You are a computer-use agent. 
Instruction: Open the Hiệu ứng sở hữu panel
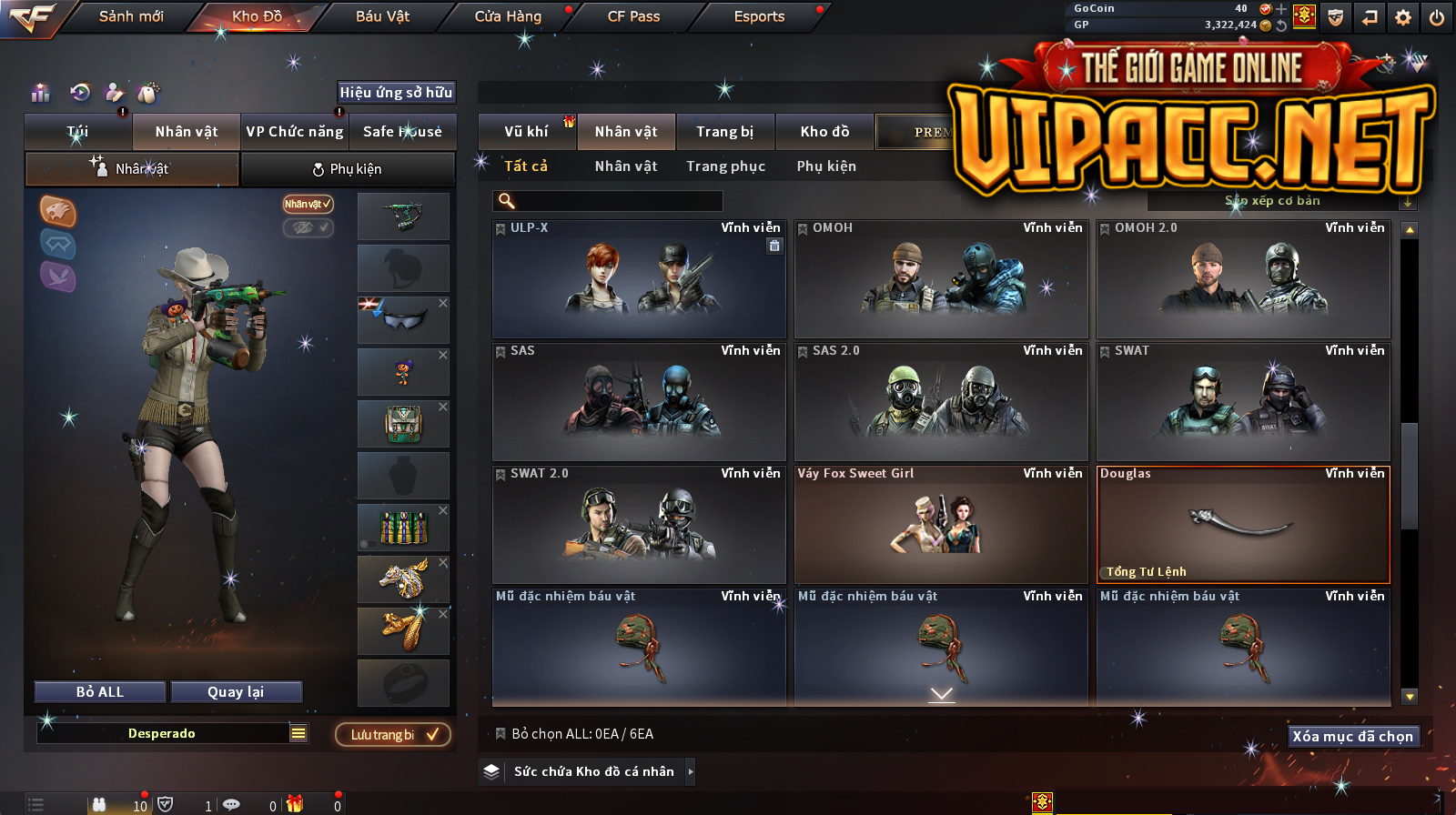coord(396,92)
